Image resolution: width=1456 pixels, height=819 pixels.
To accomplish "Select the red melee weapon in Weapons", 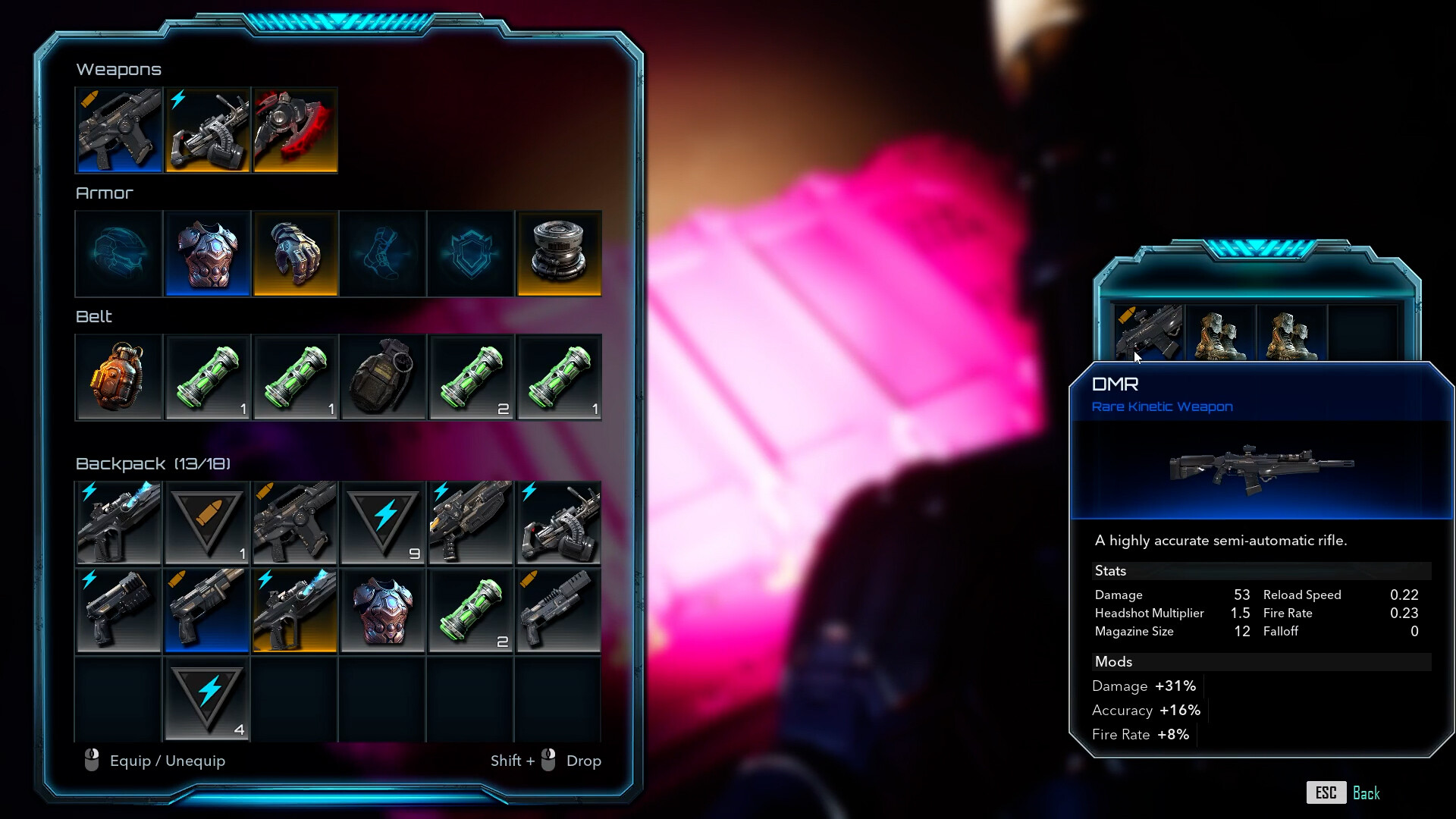I will [295, 130].
